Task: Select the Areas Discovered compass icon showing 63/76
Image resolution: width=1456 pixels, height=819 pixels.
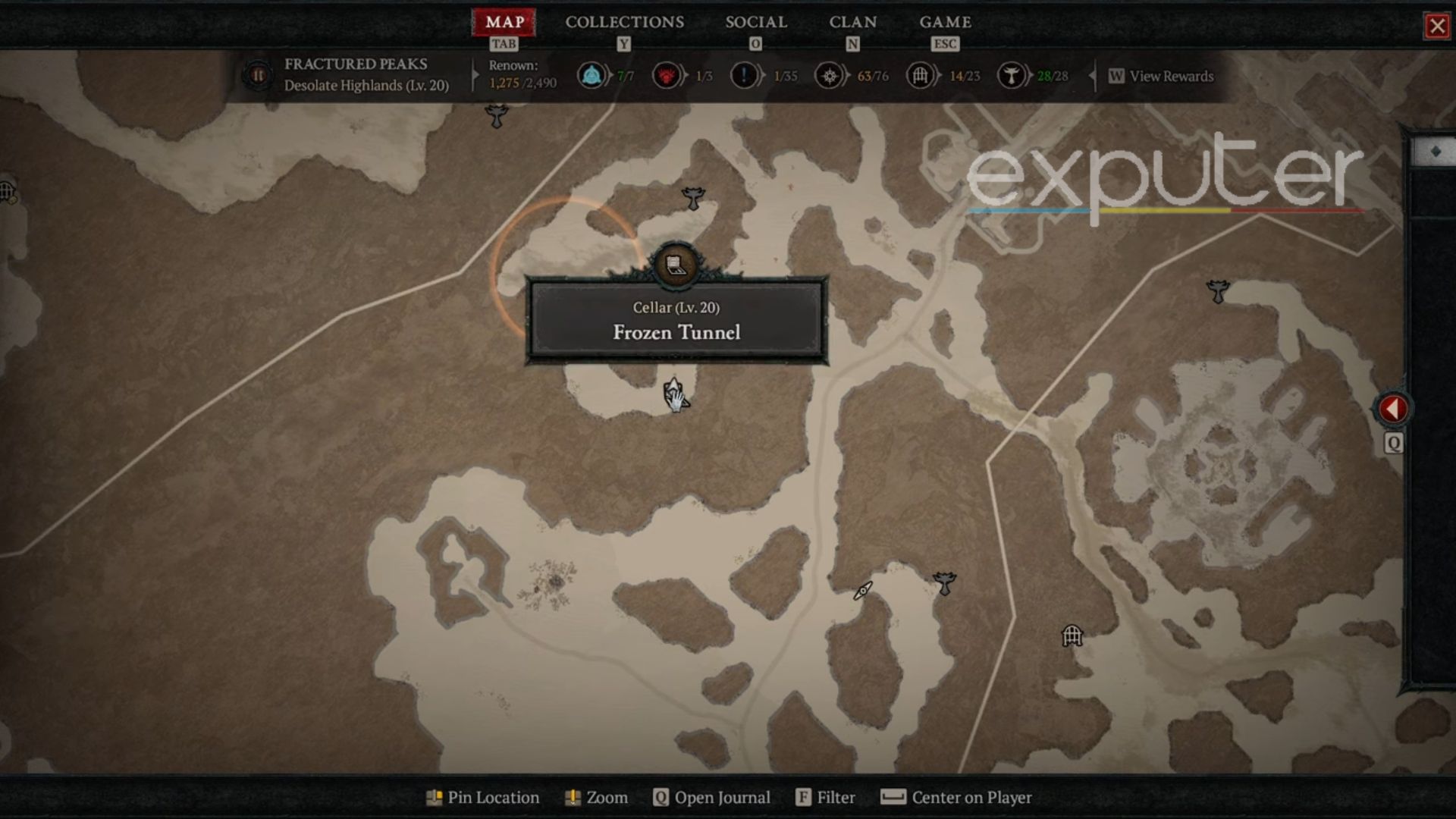Action: tap(829, 76)
